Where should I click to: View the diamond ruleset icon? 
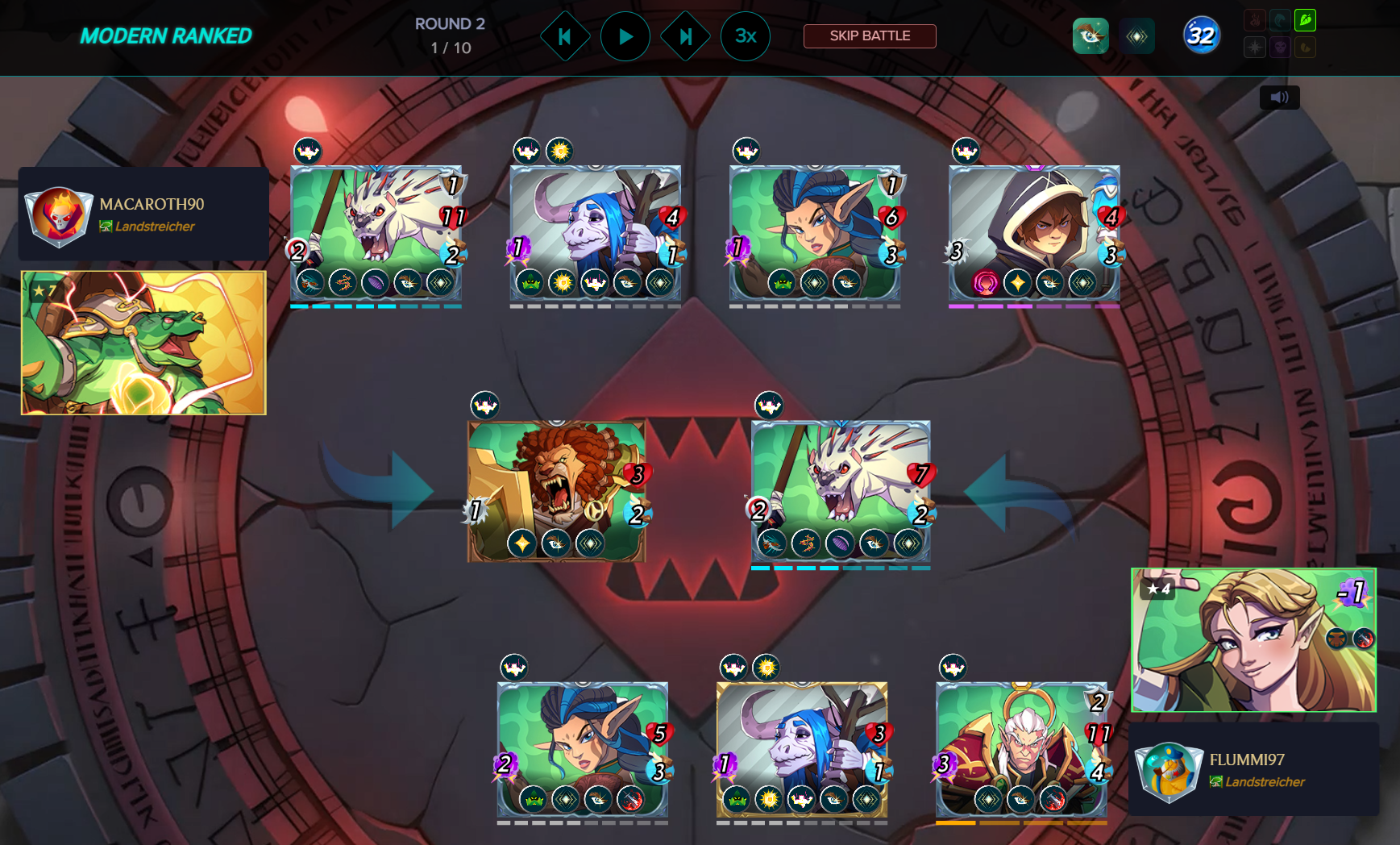[x=1137, y=36]
